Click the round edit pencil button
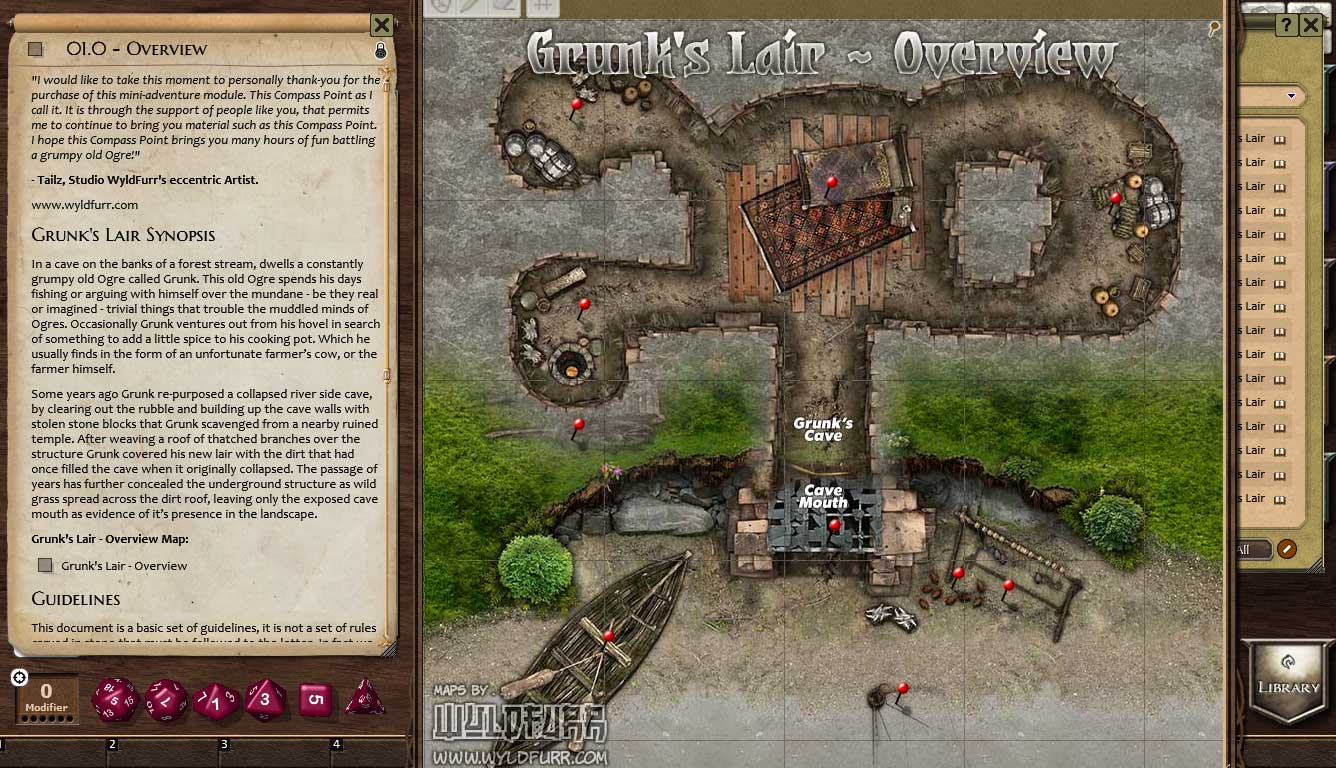Image resolution: width=1336 pixels, height=768 pixels. pos(1286,549)
